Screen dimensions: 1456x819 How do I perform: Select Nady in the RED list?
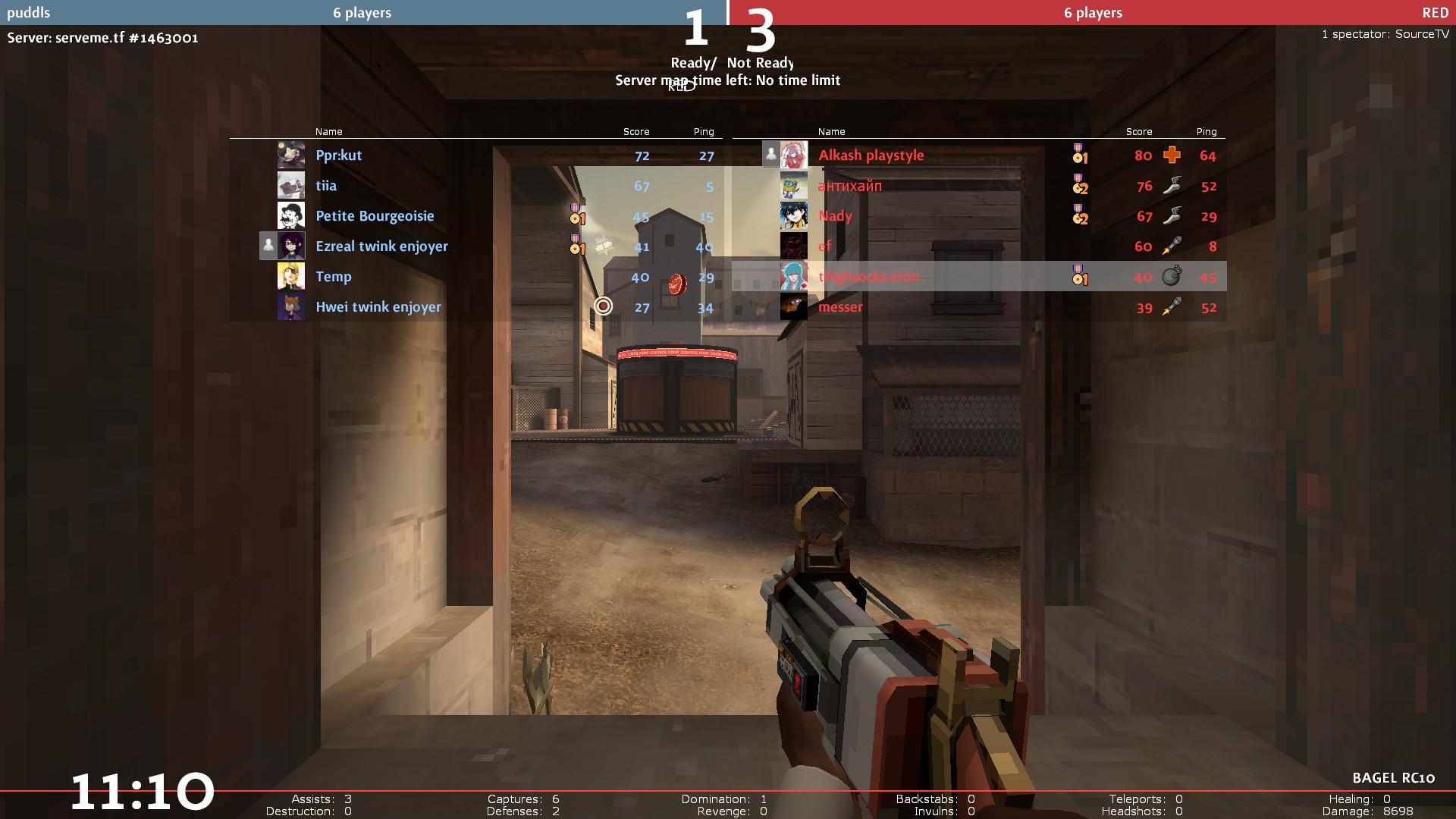coord(835,216)
